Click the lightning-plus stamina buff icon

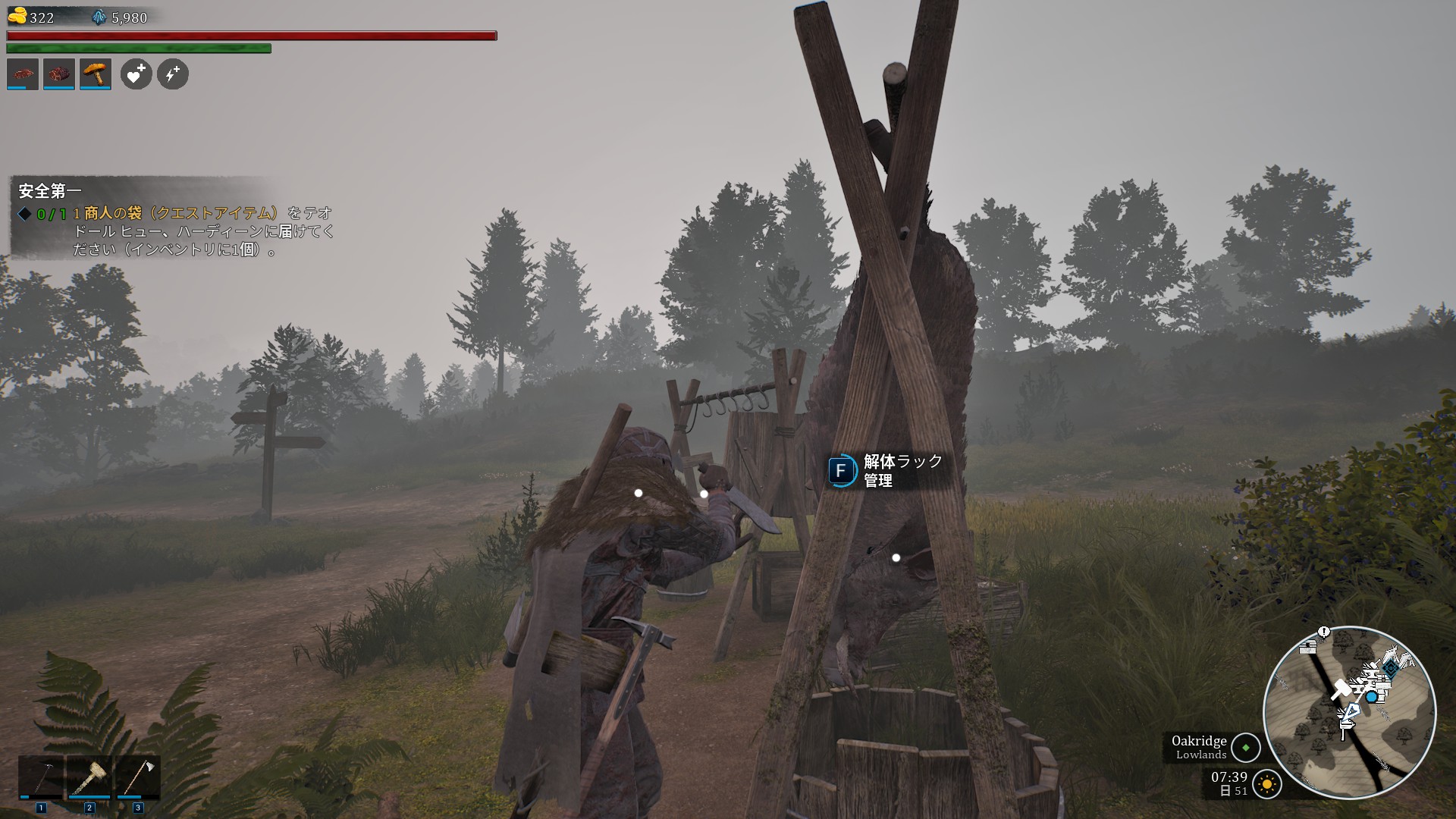click(173, 74)
